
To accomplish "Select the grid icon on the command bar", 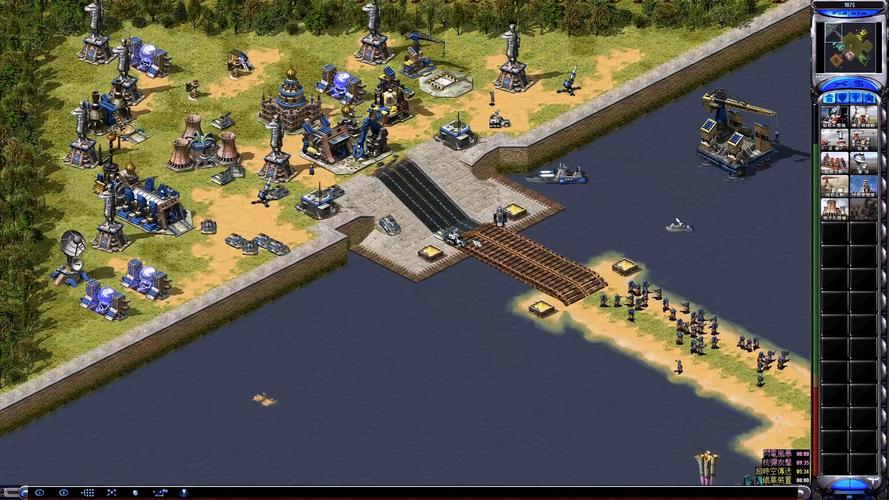I will pyautogui.click(x=88, y=493).
